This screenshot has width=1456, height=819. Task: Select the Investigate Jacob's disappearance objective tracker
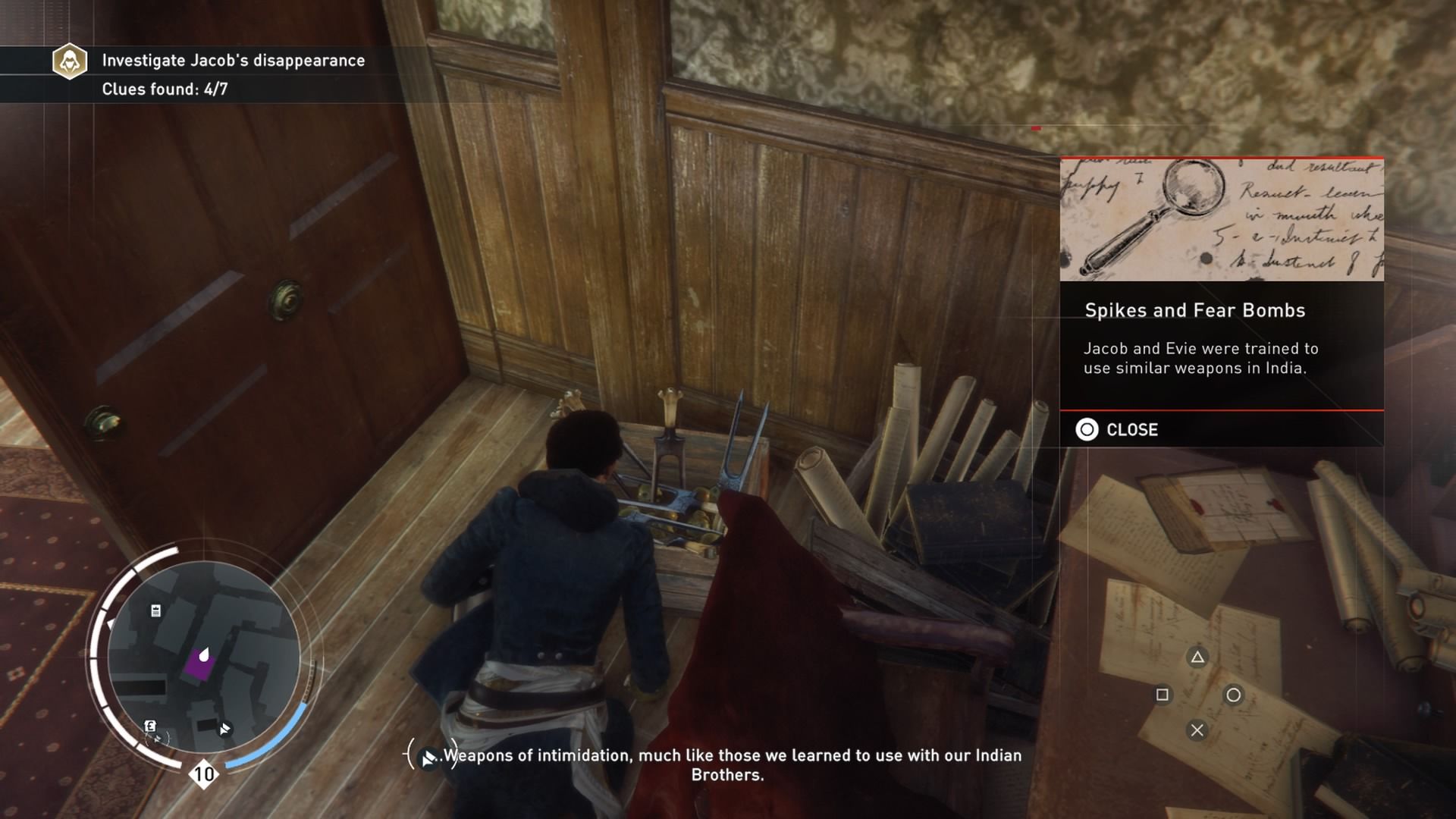pyautogui.click(x=233, y=61)
